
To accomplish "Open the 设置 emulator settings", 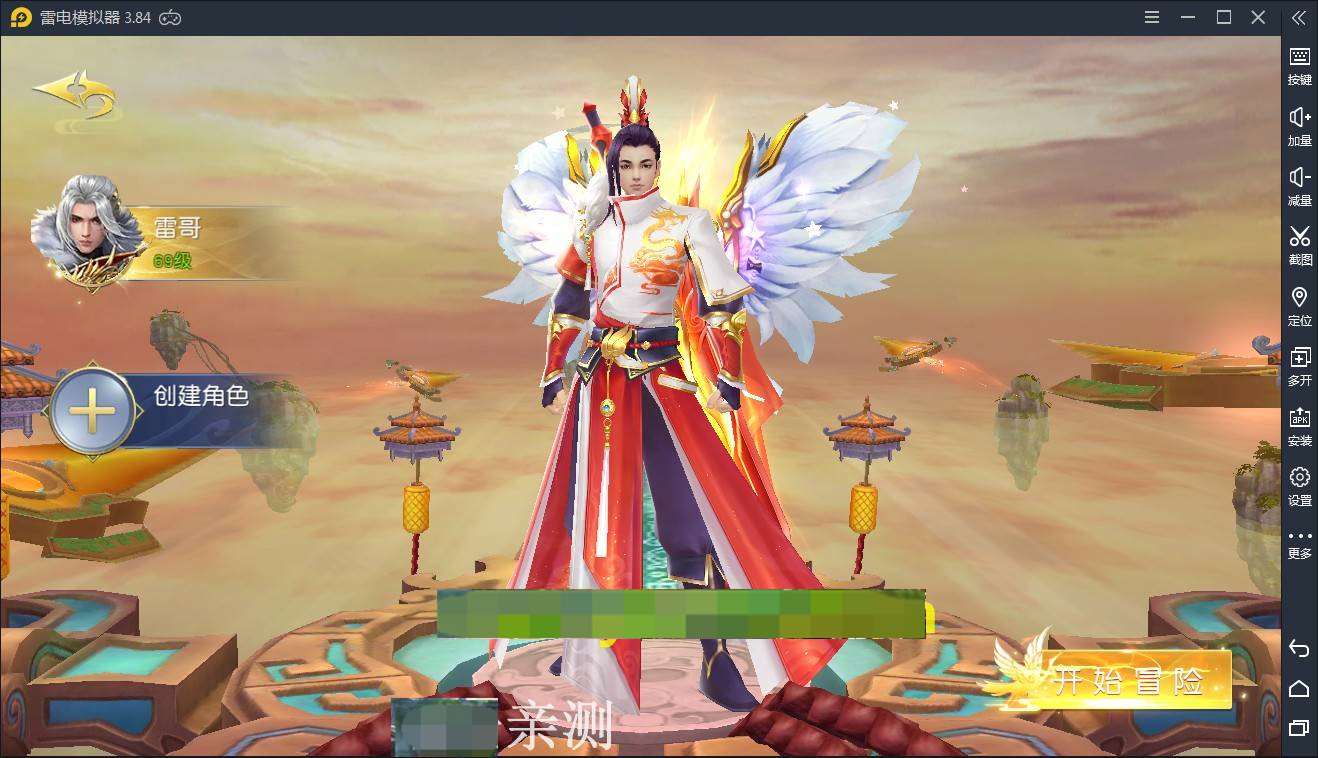I will (1299, 486).
